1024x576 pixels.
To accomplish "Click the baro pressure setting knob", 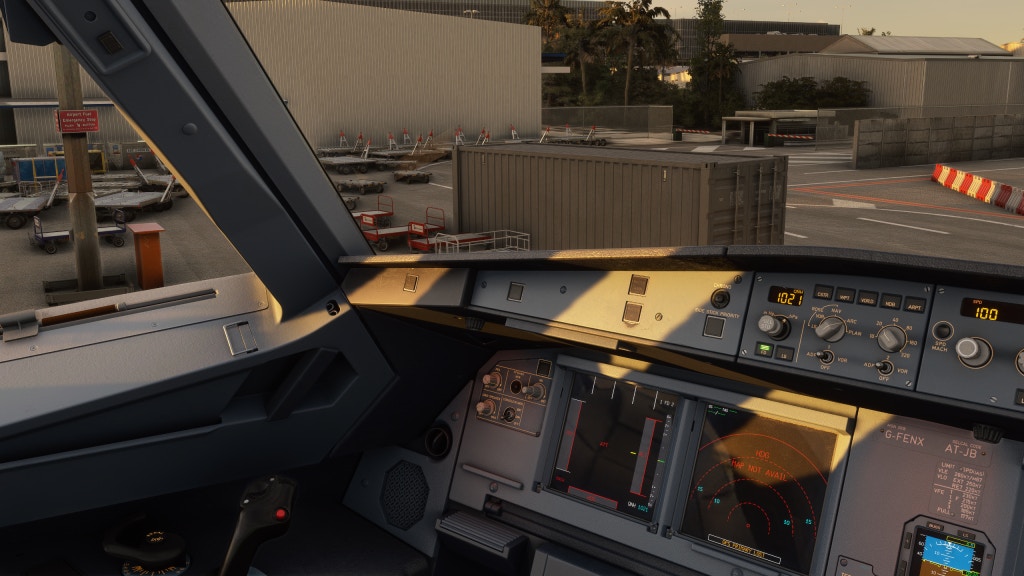I will 770,324.
